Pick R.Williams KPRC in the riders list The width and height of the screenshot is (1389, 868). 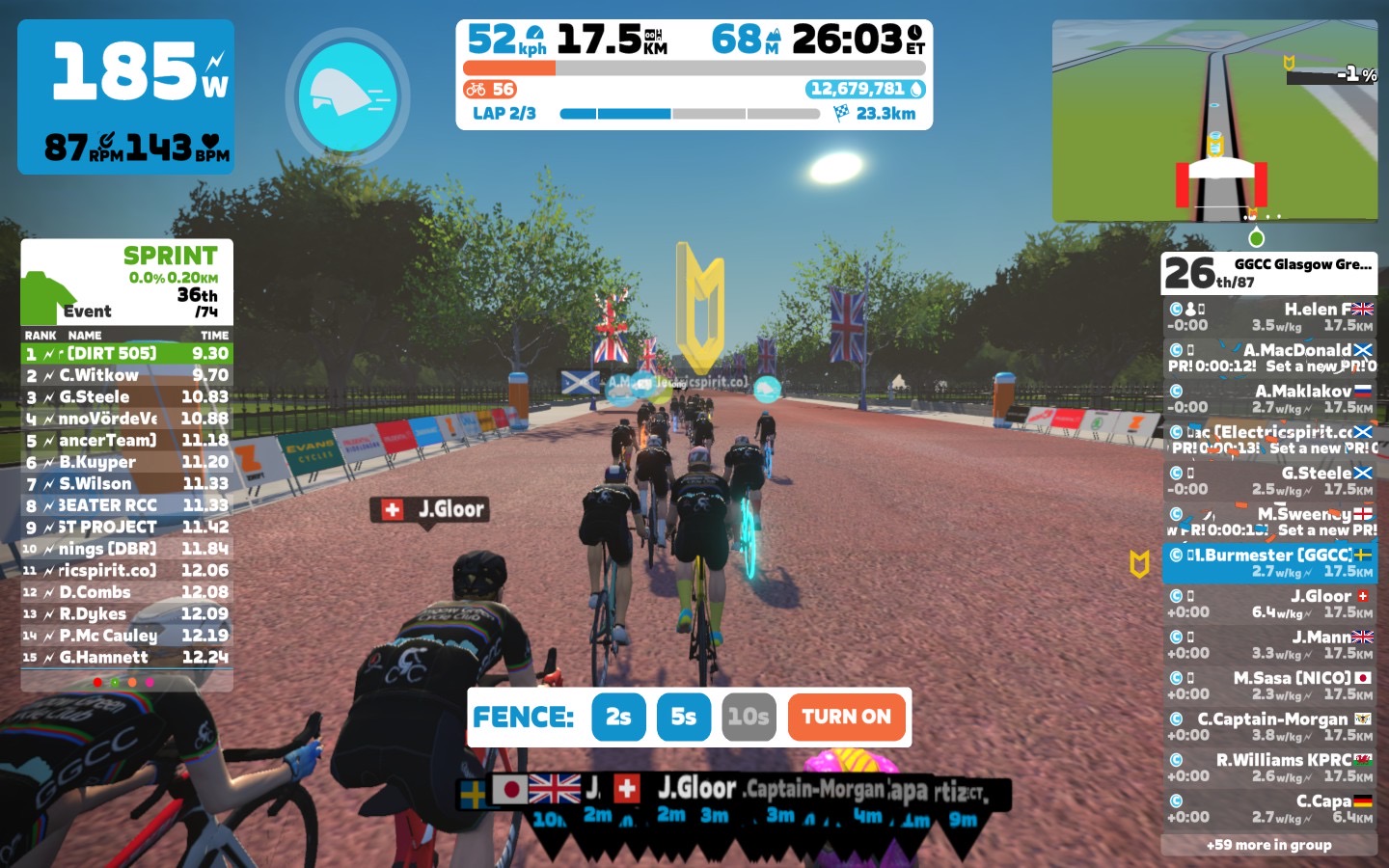point(1269,768)
